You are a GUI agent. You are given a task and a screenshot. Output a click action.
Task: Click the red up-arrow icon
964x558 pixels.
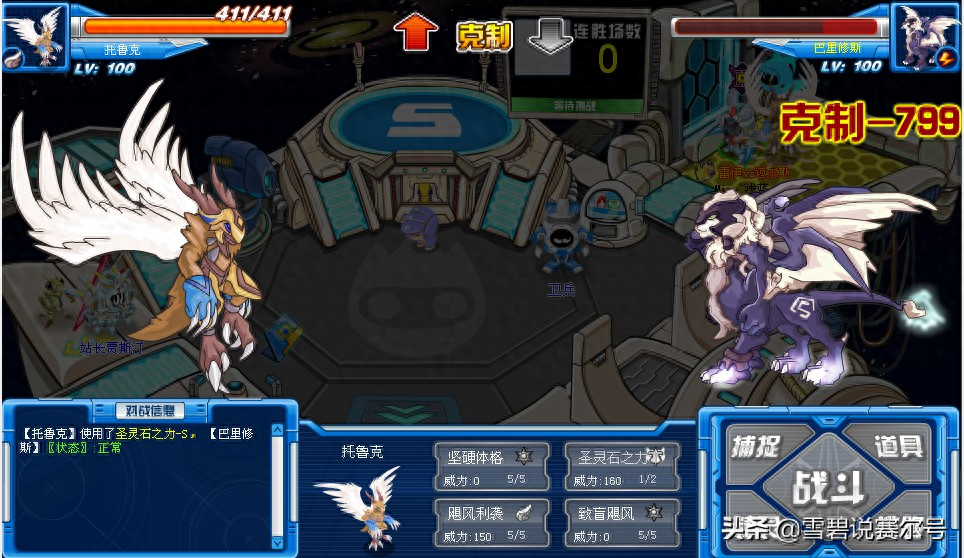tap(415, 34)
